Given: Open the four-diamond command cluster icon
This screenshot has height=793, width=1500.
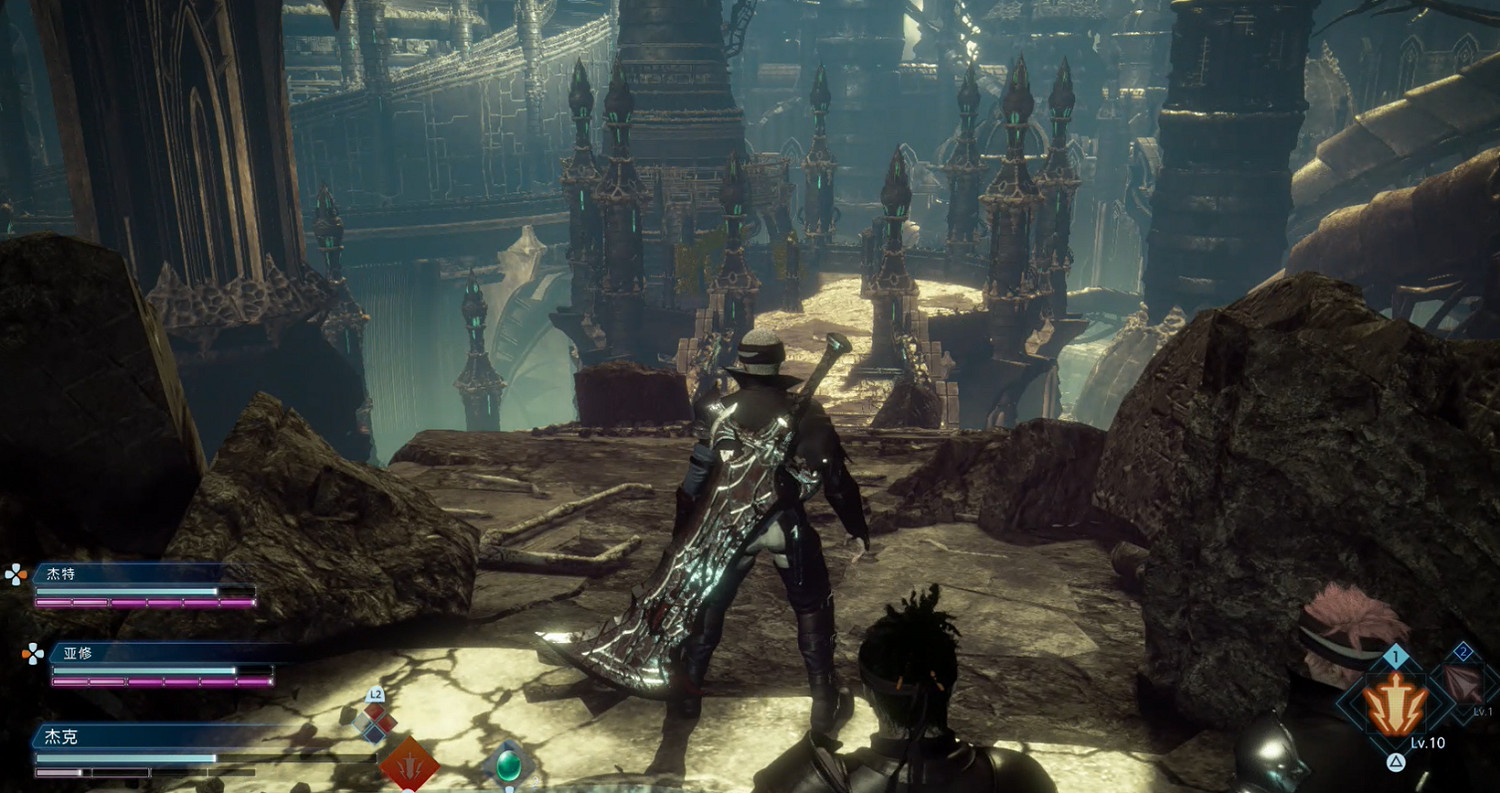Looking at the screenshot, I should coord(375,722).
